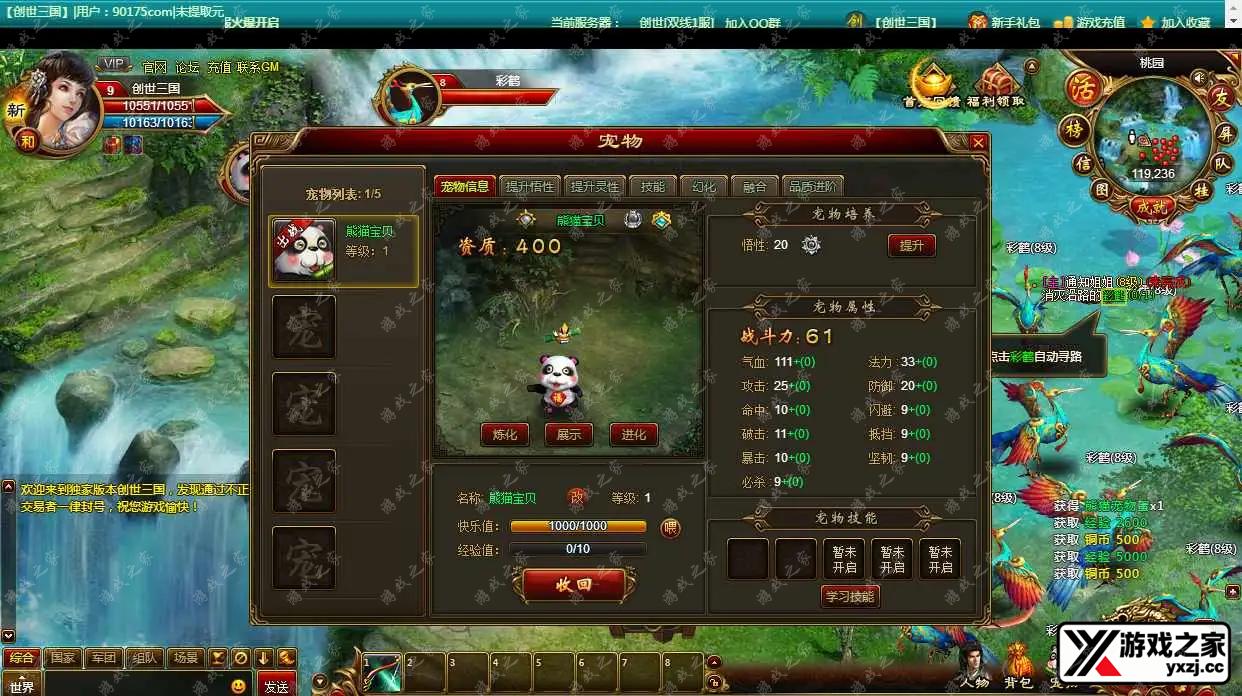Viewport: 1242px width, 696px height.
Task: Switch to the 融合 tab
Action: pyautogui.click(x=755, y=187)
